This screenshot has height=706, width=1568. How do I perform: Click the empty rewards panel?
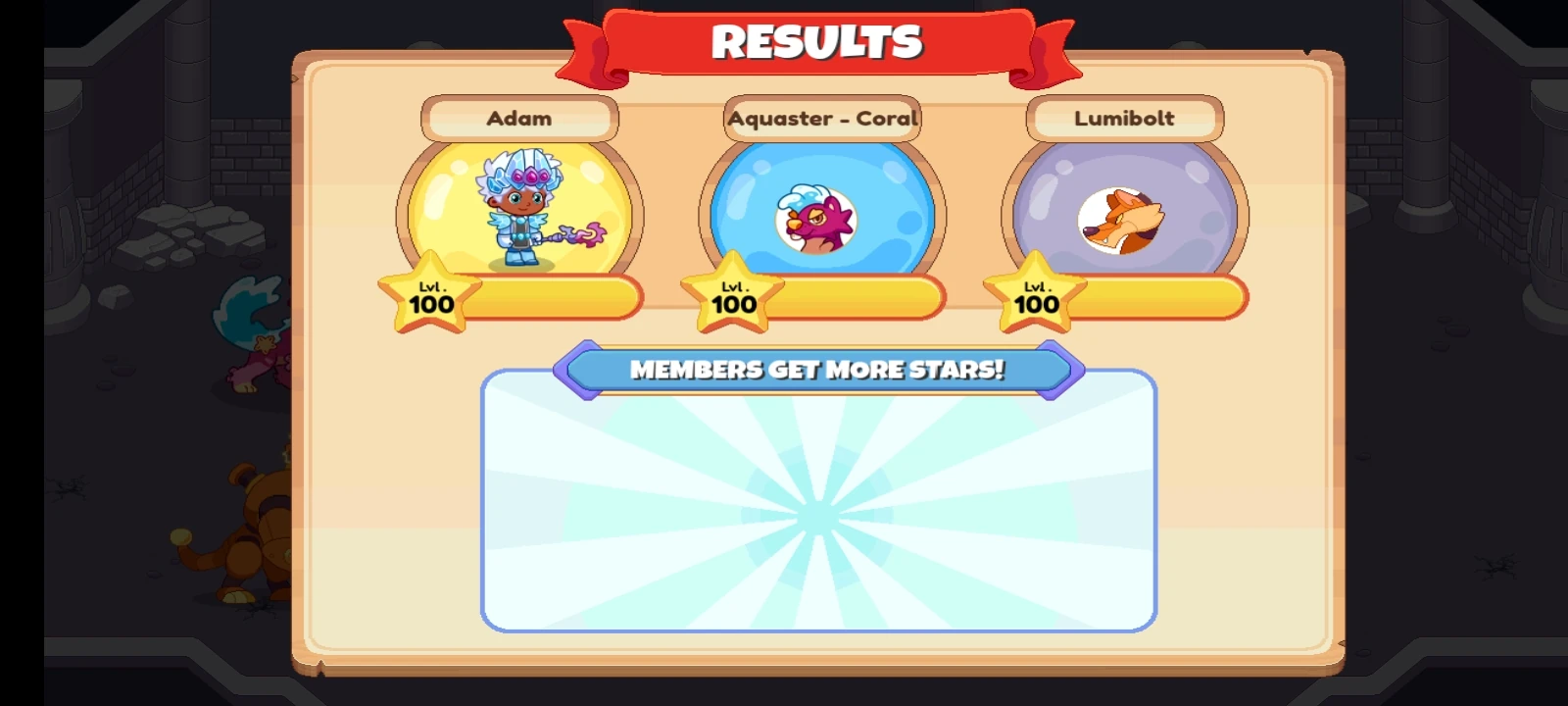(819, 505)
